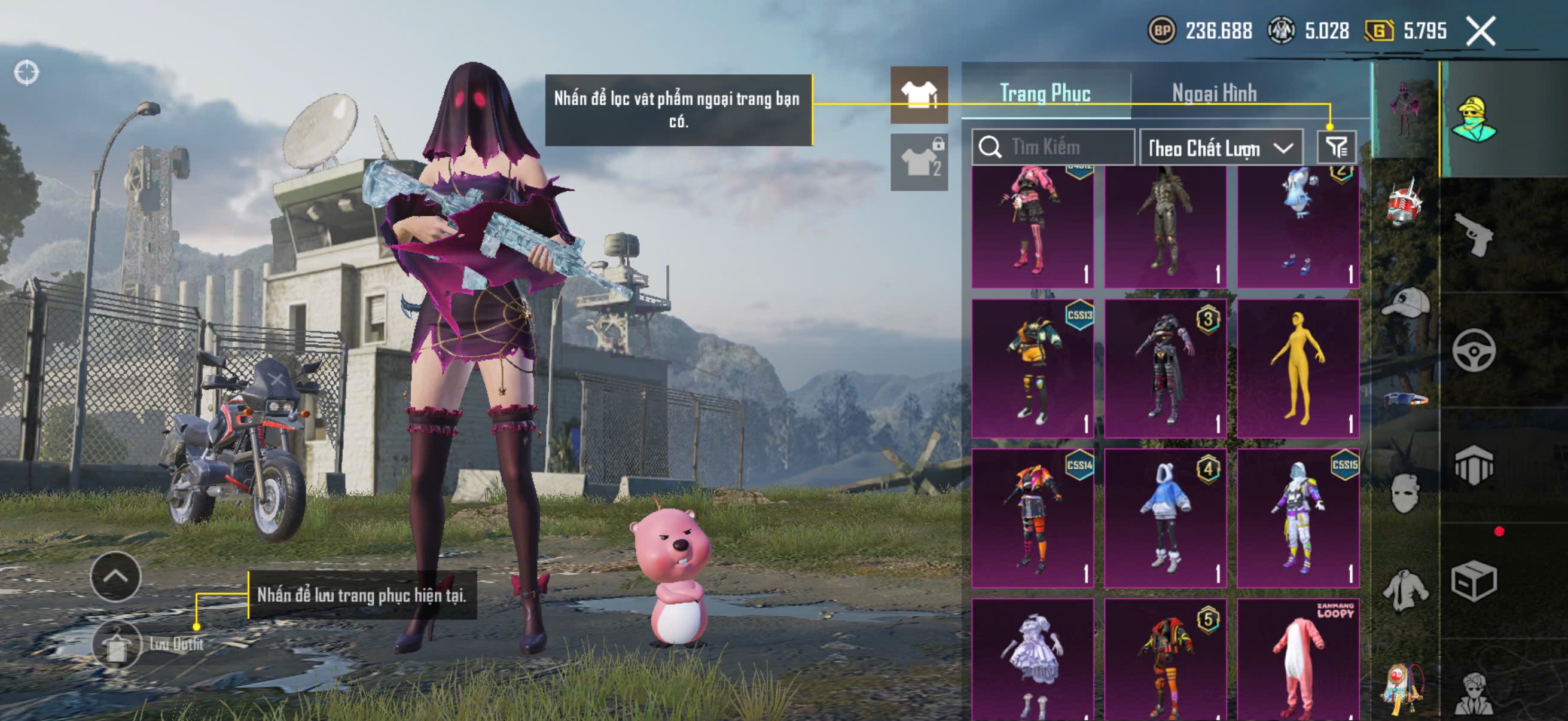Equip the pink Zanmang Loopy costume
Image resolution: width=1568 pixels, height=721 pixels.
[x=1298, y=660]
